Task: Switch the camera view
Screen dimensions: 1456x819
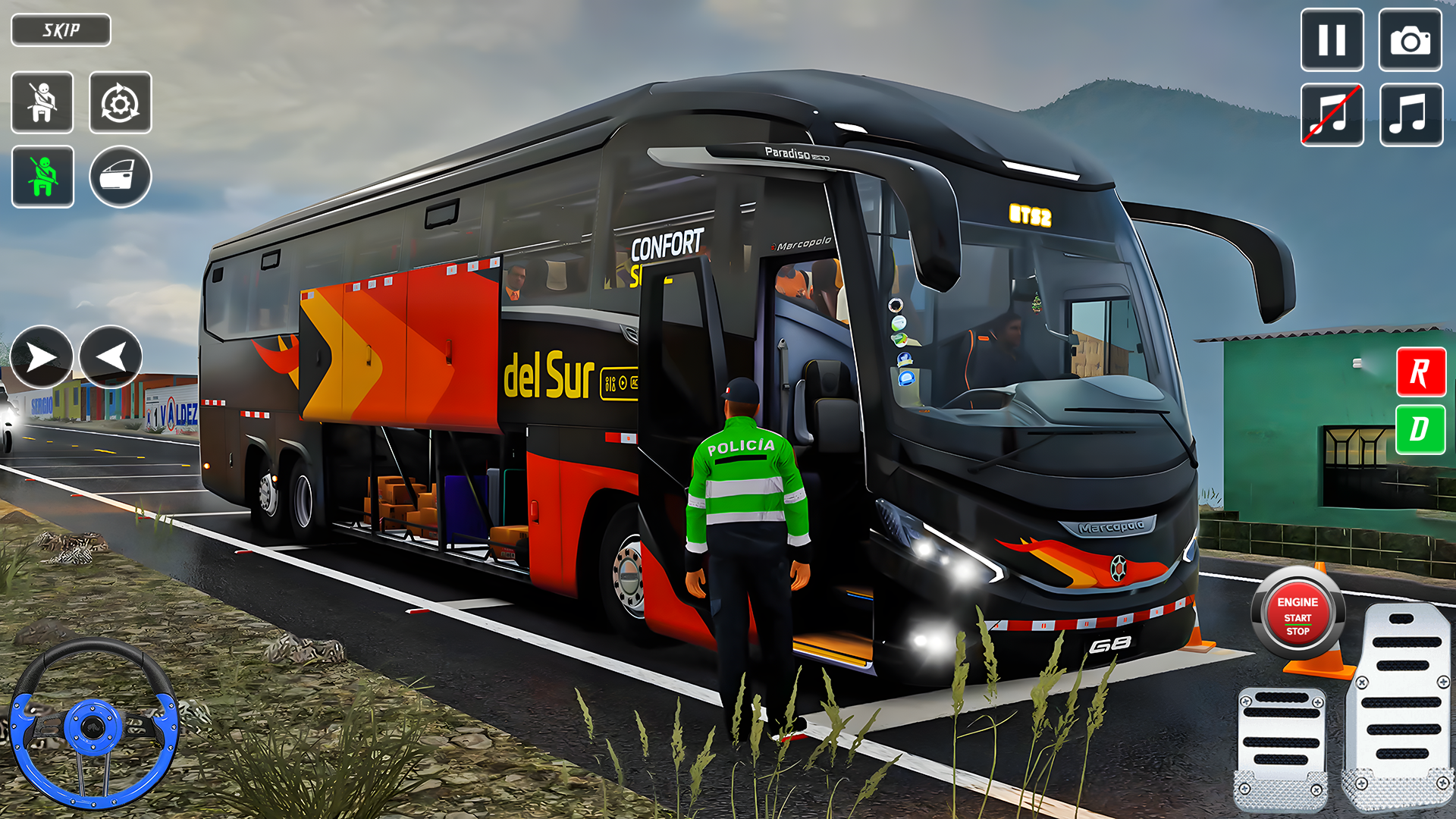Action: [1410, 40]
